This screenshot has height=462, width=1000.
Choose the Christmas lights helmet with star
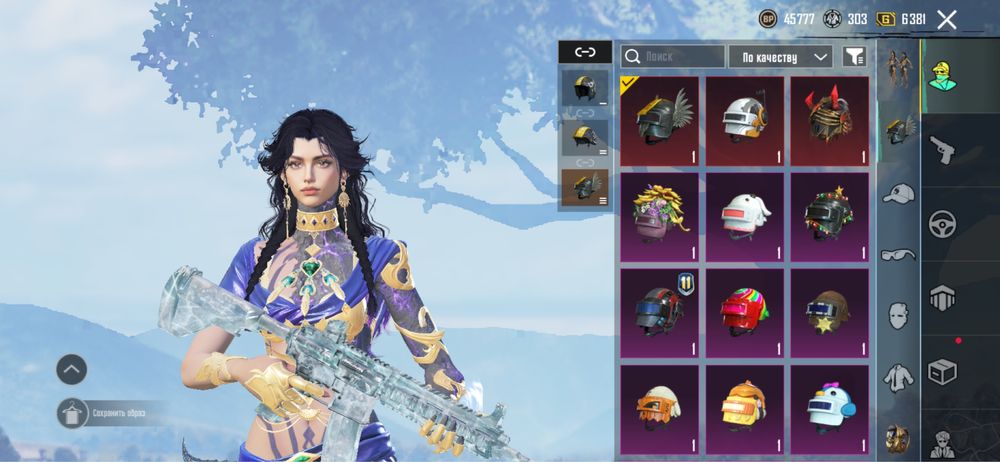coord(830,216)
